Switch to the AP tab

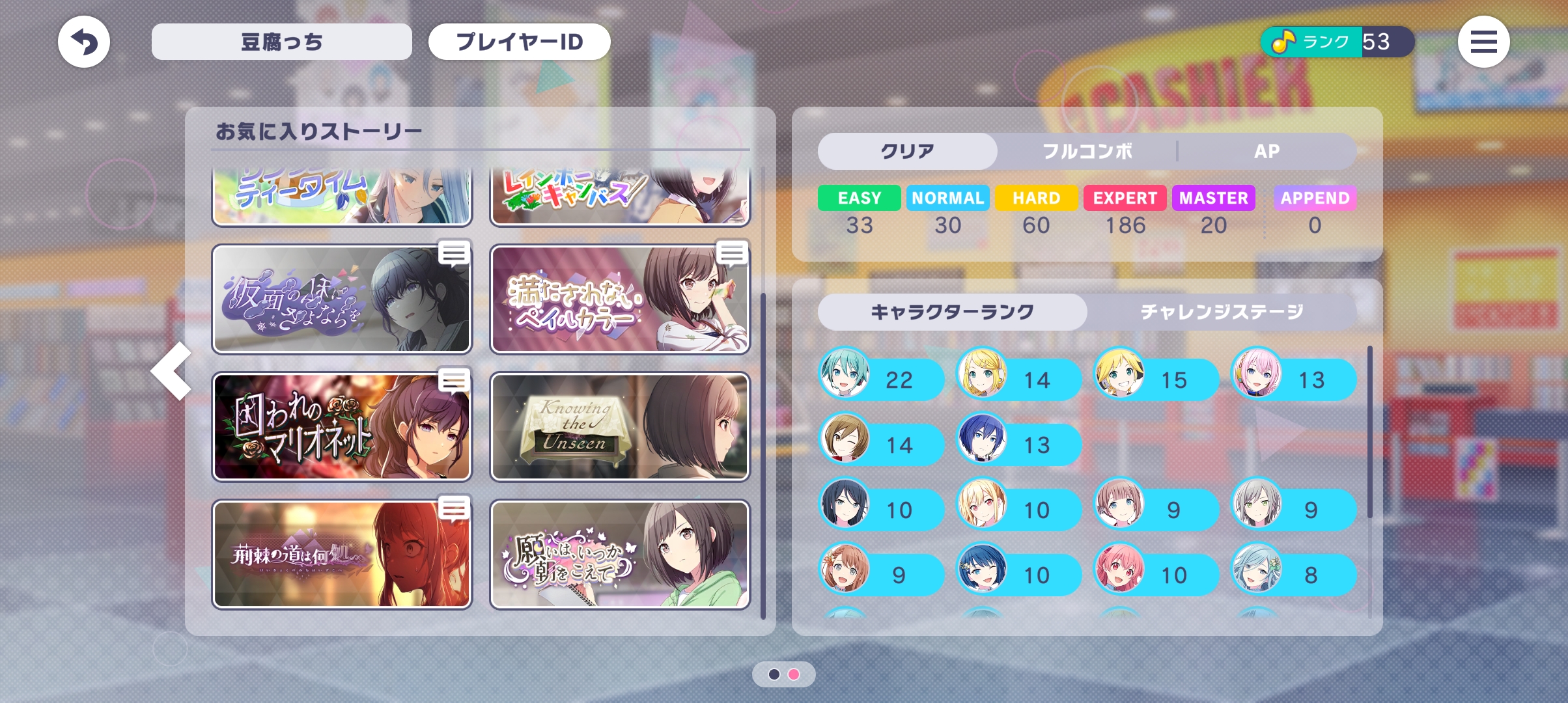pyautogui.click(x=1267, y=152)
